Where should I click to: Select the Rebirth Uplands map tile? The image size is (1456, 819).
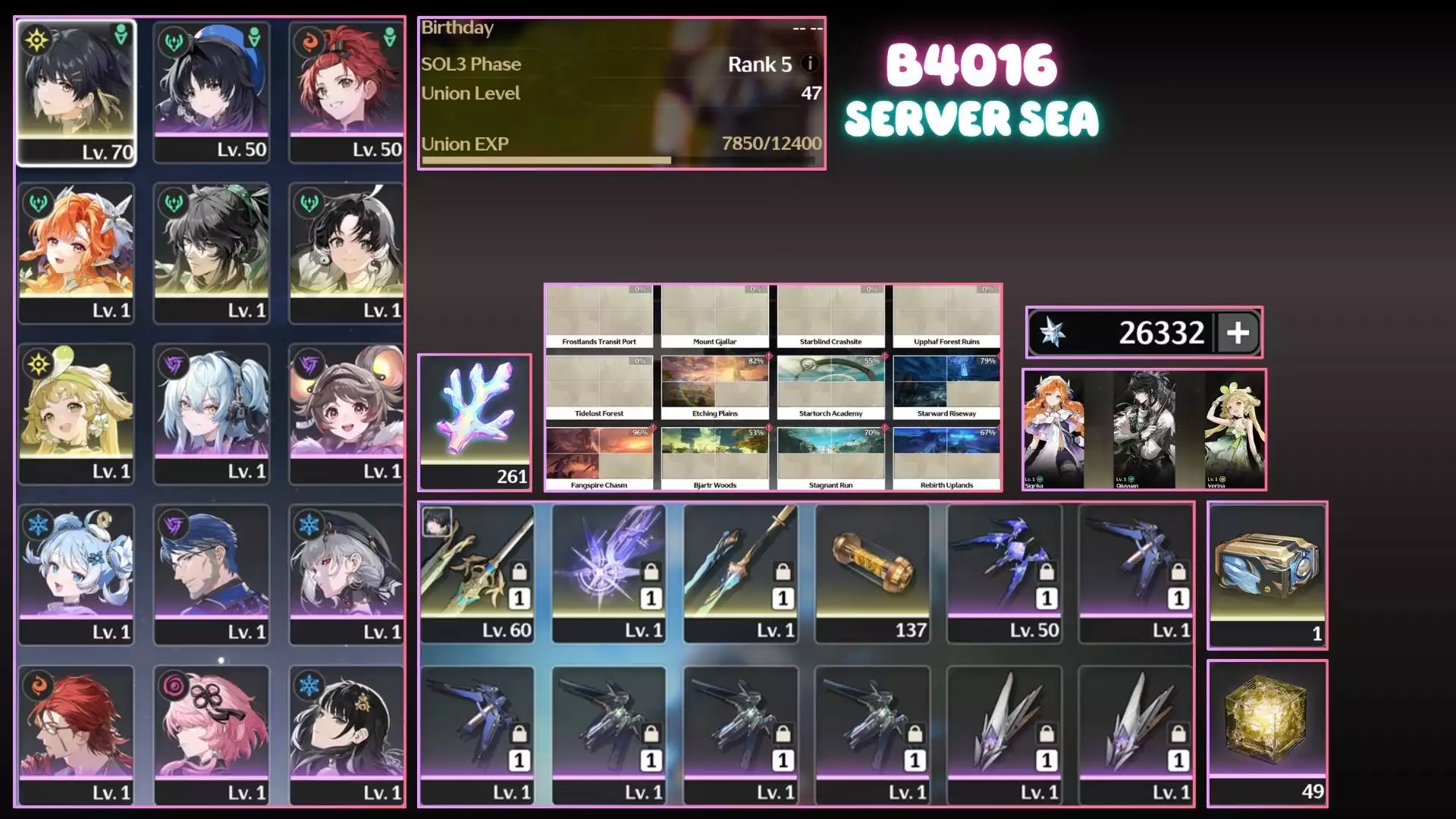(x=946, y=459)
